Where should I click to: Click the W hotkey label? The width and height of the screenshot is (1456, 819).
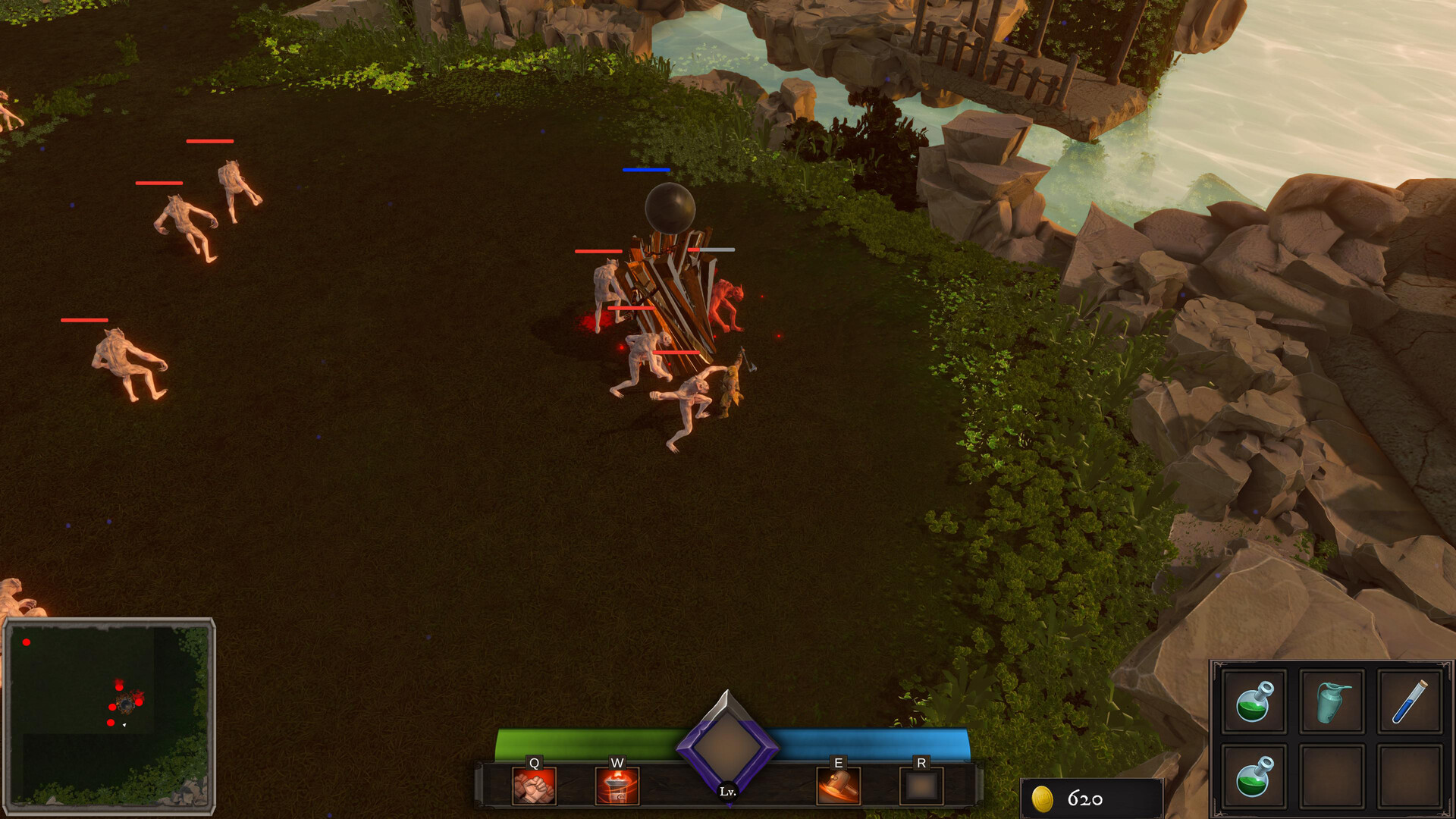[x=617, y=762]
